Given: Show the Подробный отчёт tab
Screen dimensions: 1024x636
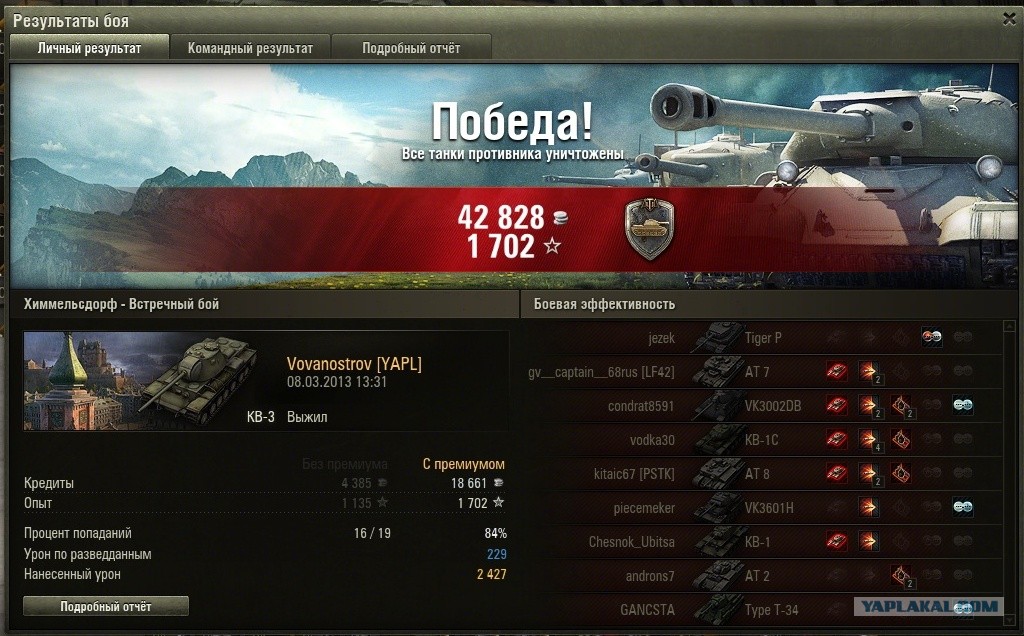Looking at the screenshot, I should [x=411, y=48].
